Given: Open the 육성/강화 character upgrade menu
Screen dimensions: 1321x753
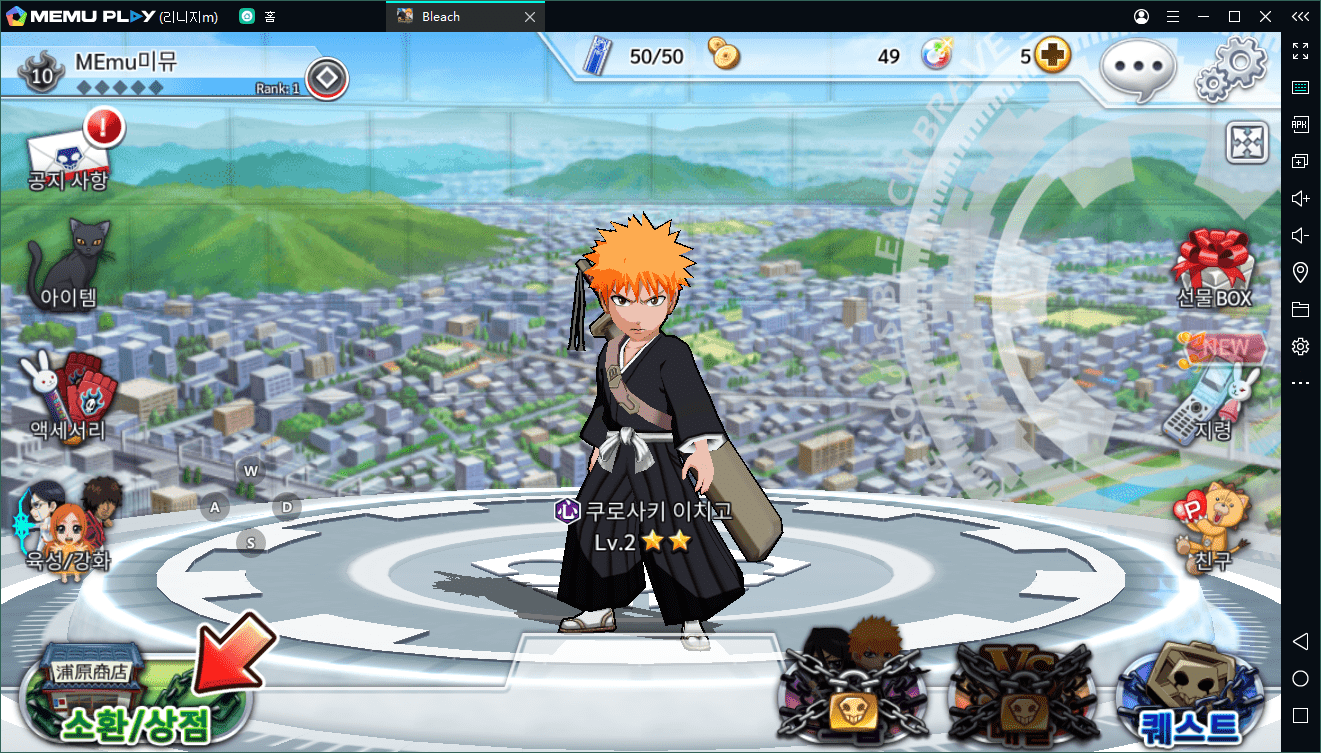Looking at the screenshot, I should tap(66, 527).
